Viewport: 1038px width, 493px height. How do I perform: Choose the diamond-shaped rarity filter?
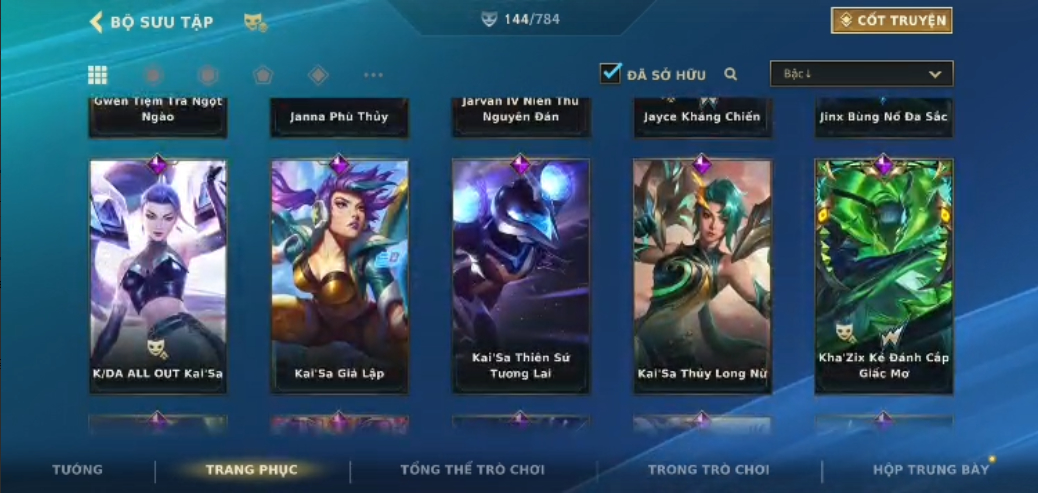click(x=318, y=75)
